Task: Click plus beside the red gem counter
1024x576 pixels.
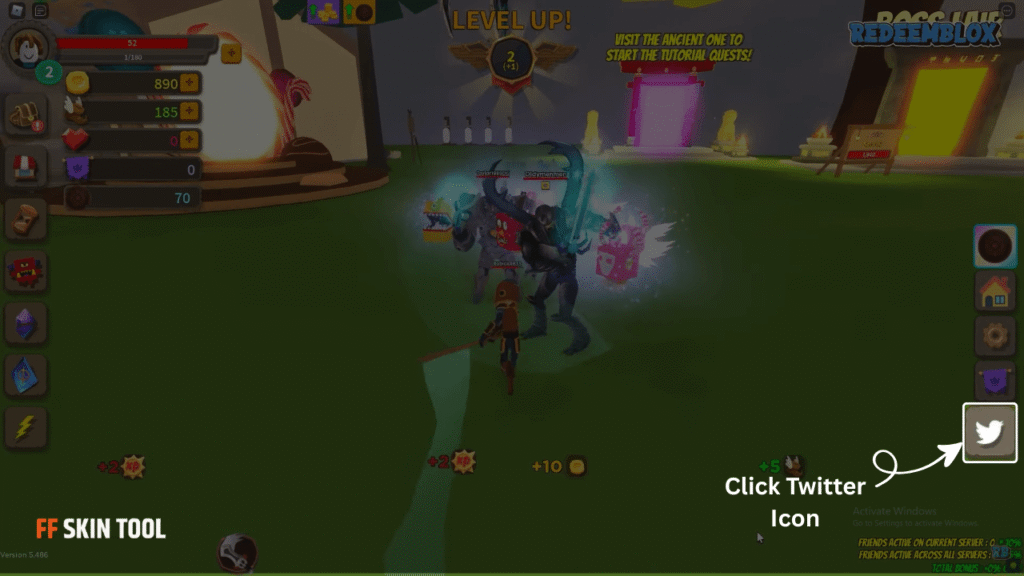Action: [x=189, y=141]
